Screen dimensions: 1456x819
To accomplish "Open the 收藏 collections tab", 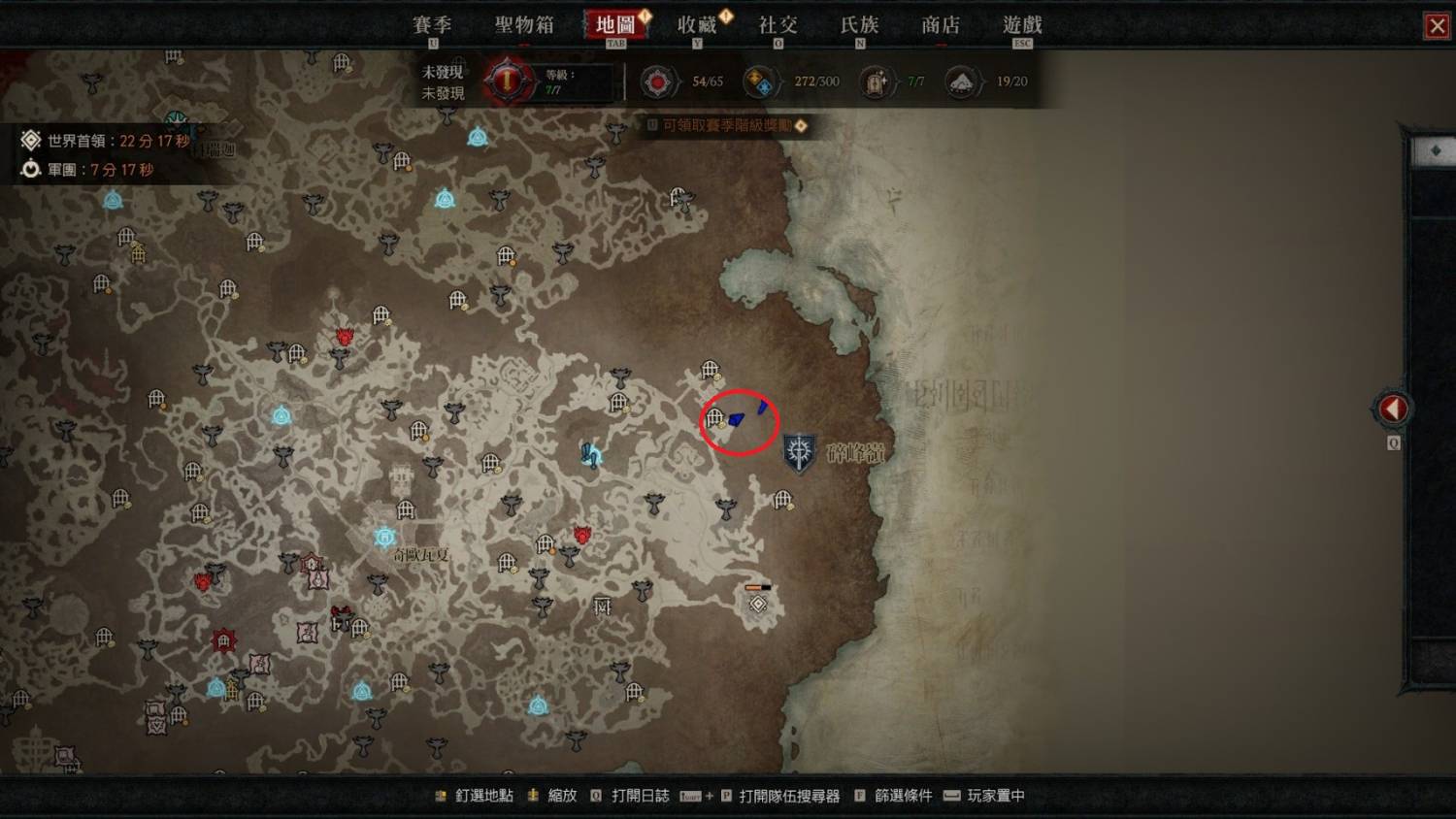I will pos(697,25).
